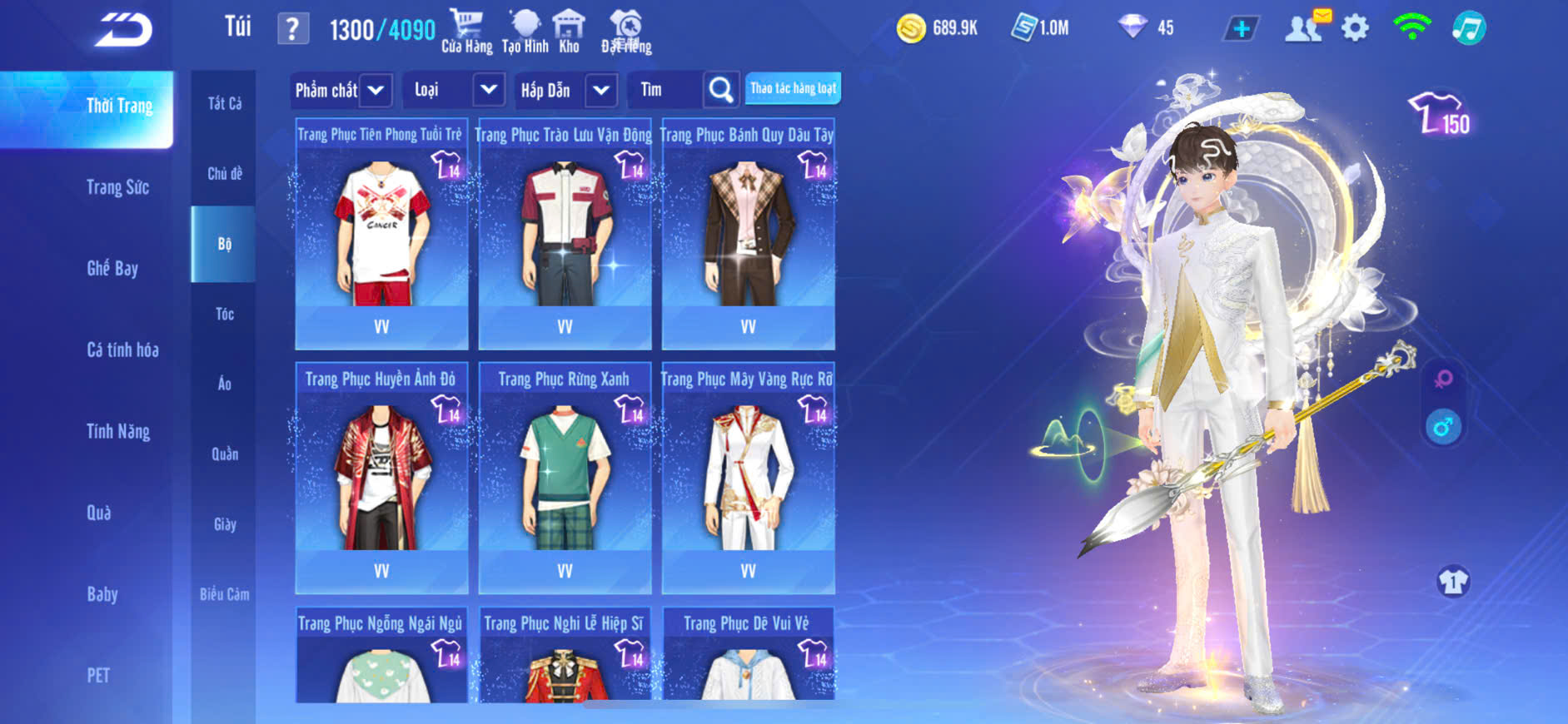The image size is (1568, 724).
Task: Select the Áo subcategory
Action: (224, 384)
